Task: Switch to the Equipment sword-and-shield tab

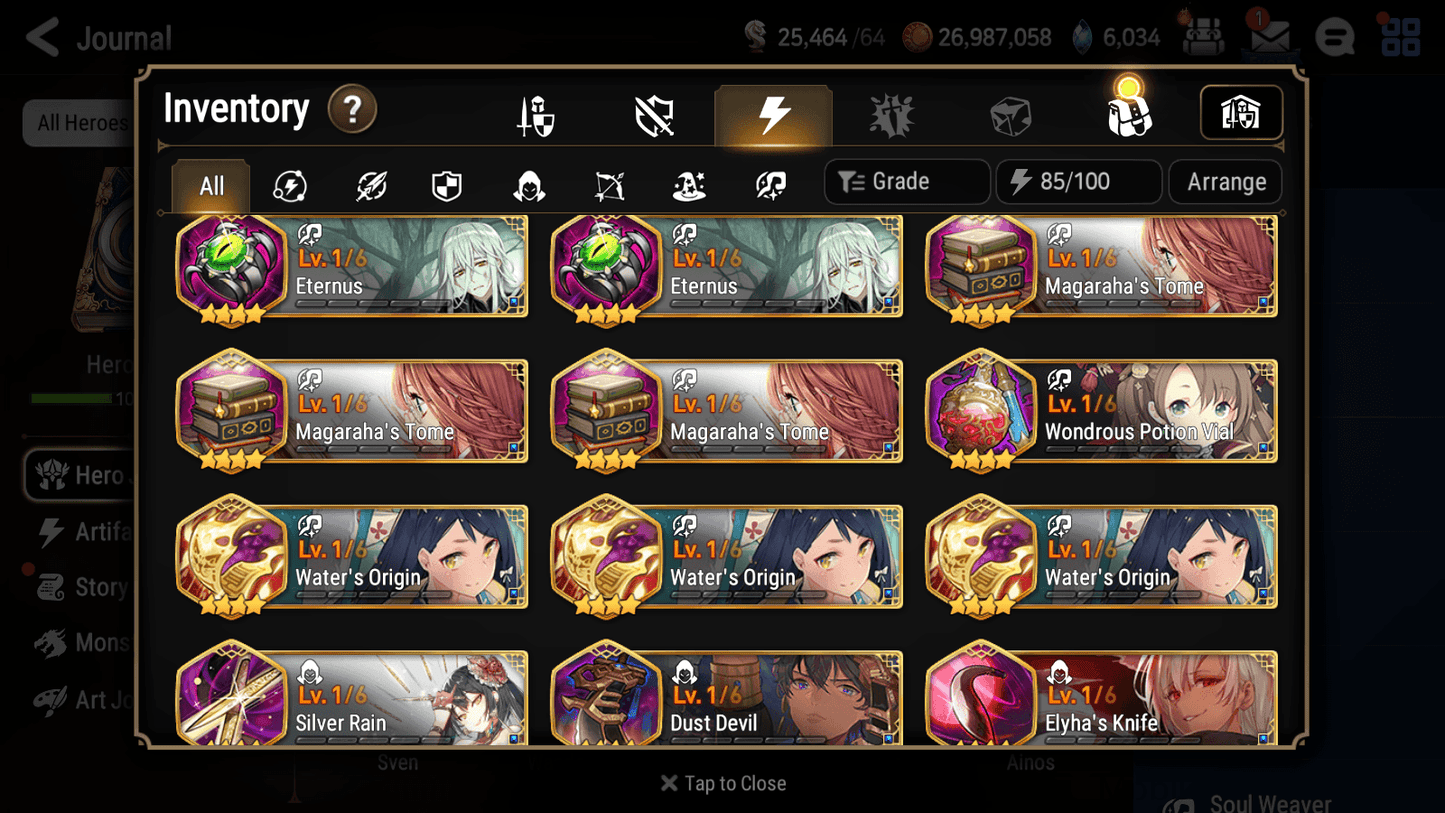Action: 535,113
